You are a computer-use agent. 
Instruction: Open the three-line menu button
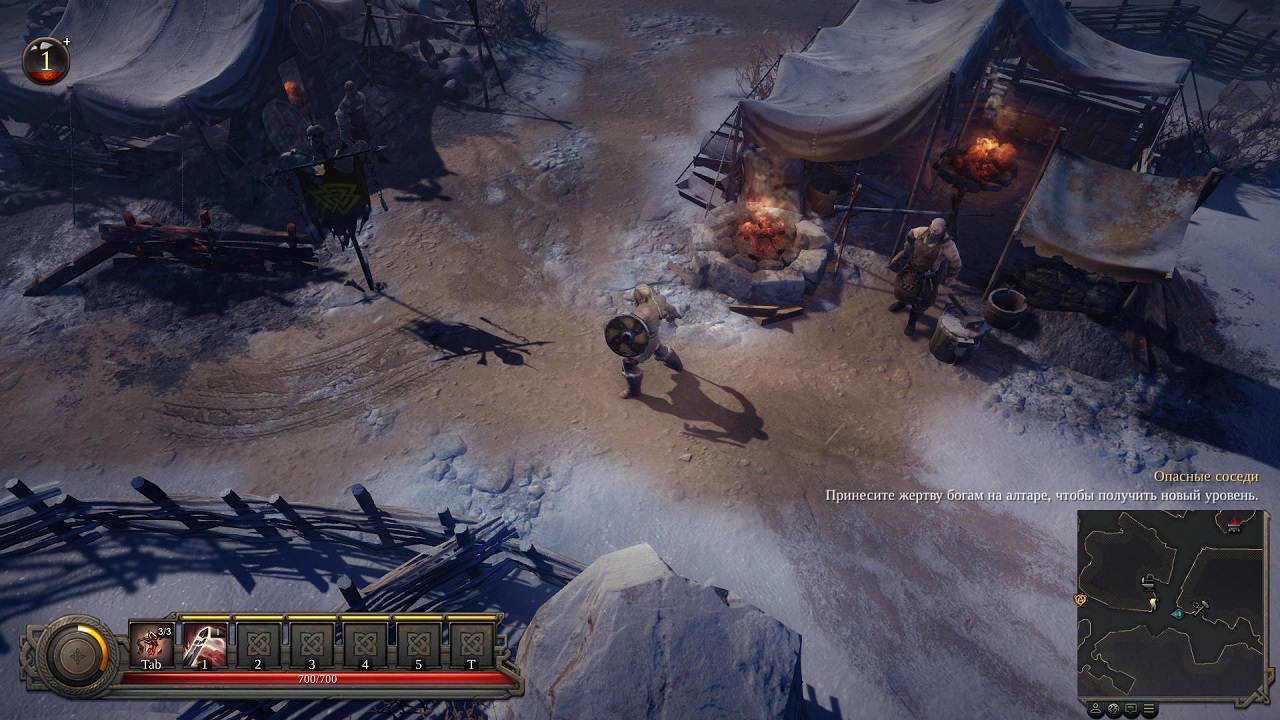coord(1150,709)
